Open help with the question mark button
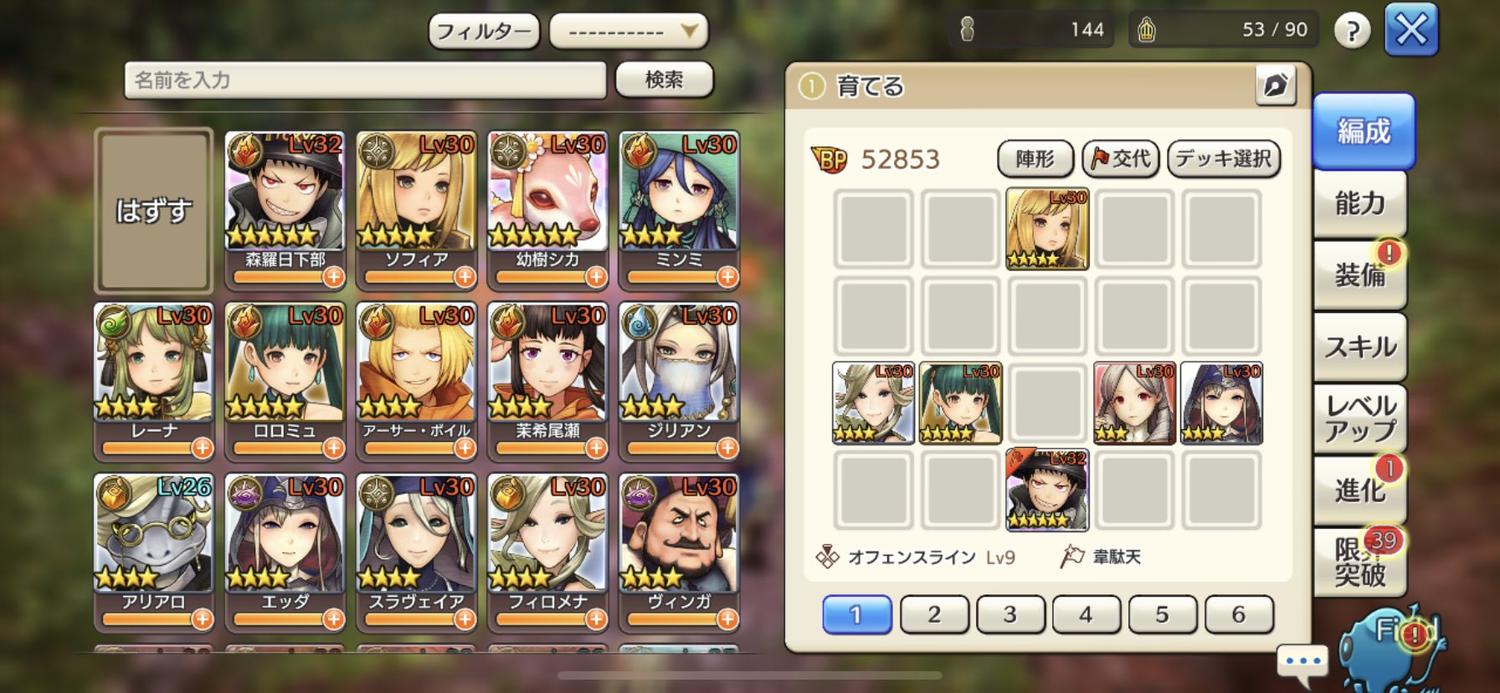 [1352, 31]
